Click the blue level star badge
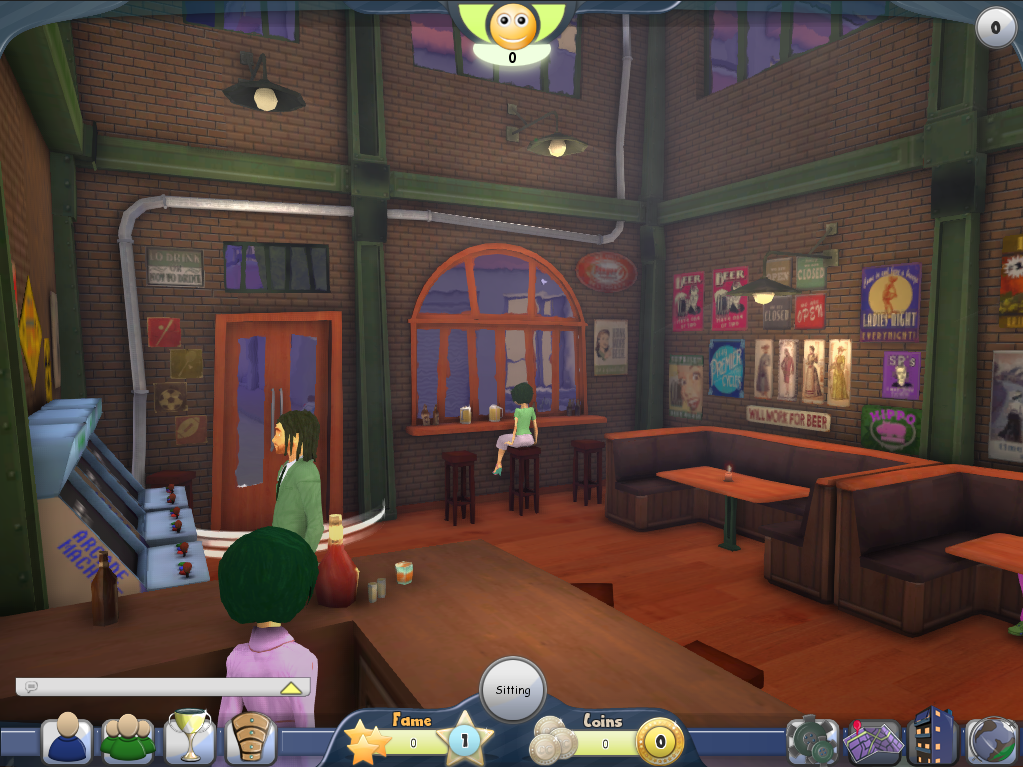The height and width of the screenshot is (767, 1023). click(x=465, y=742)
